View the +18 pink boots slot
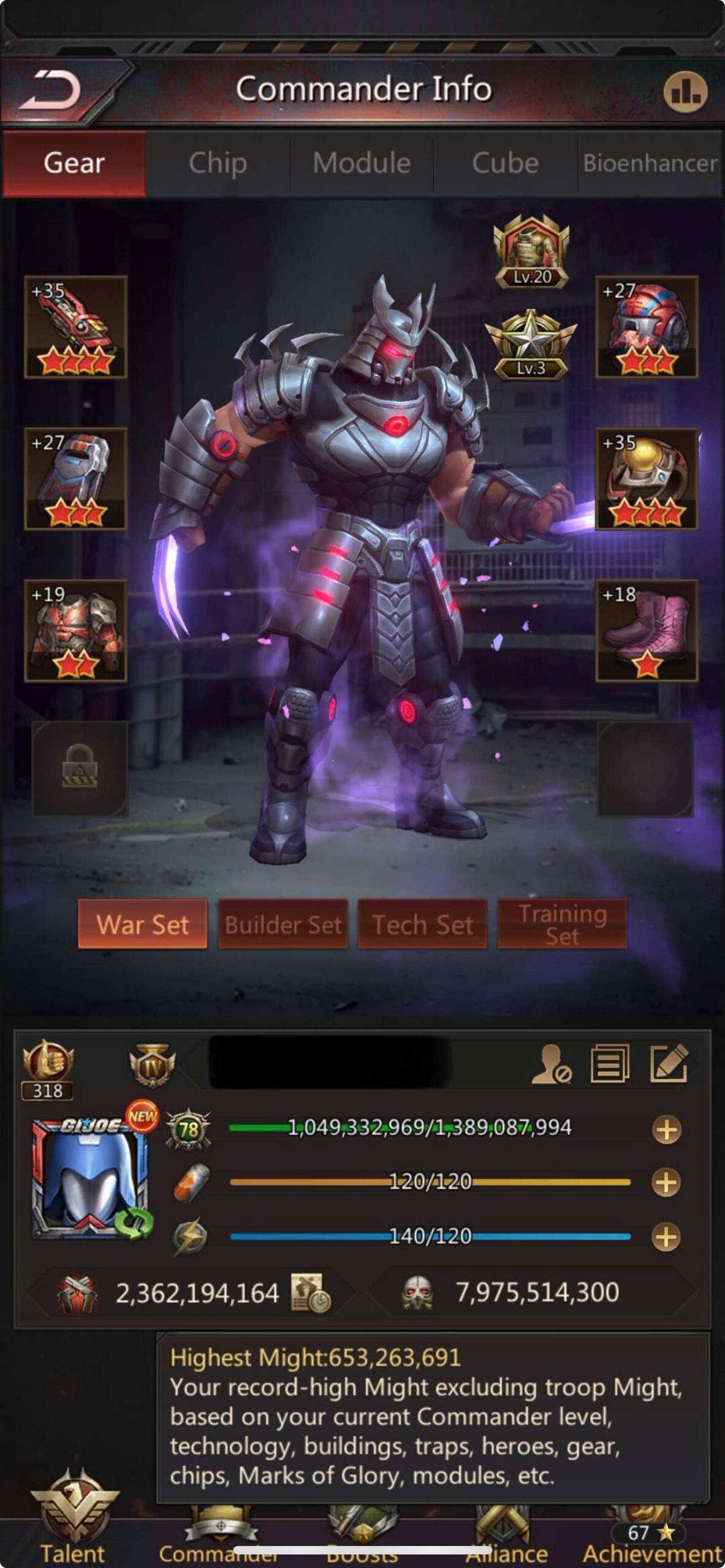The height and width of the screenshot is (1568, 725). pyautogui.click(x=647, y=631)
